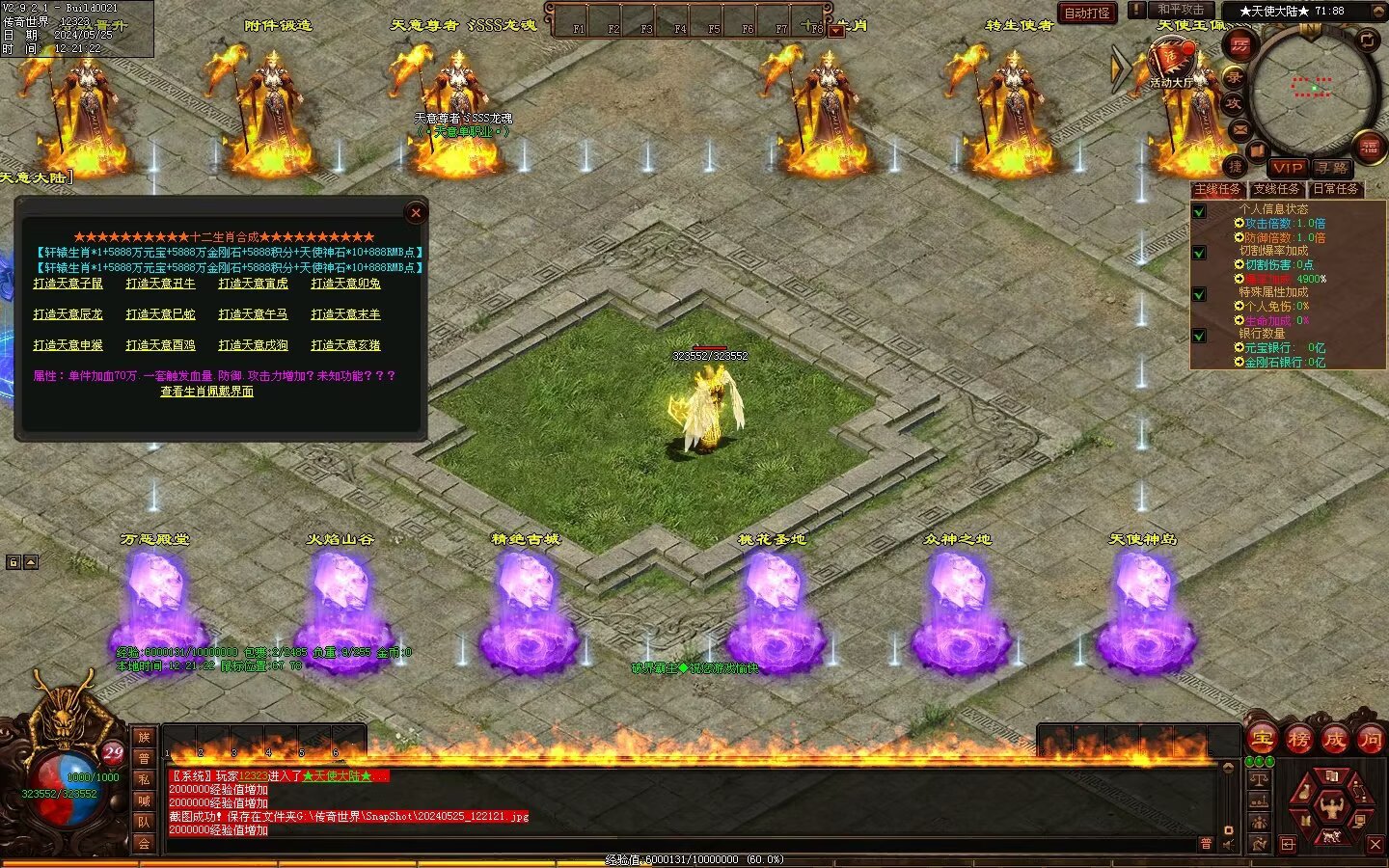Pick the 打造天意未羊 option
The image size is (1389, 868).
pyautogui.click(x=345, y=314)
